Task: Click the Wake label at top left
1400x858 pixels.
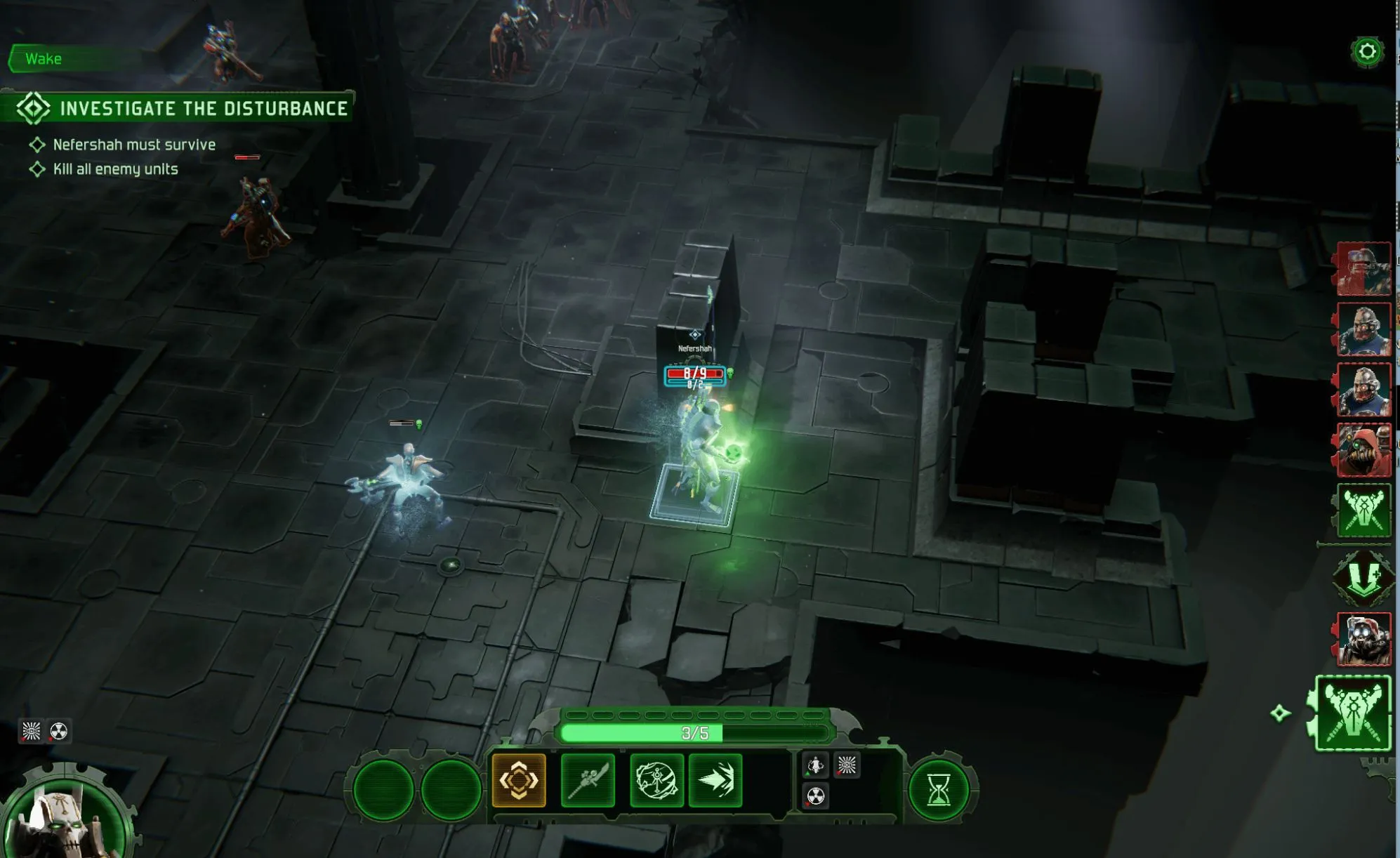Action: pyautogui.click(x=44, y=59)
